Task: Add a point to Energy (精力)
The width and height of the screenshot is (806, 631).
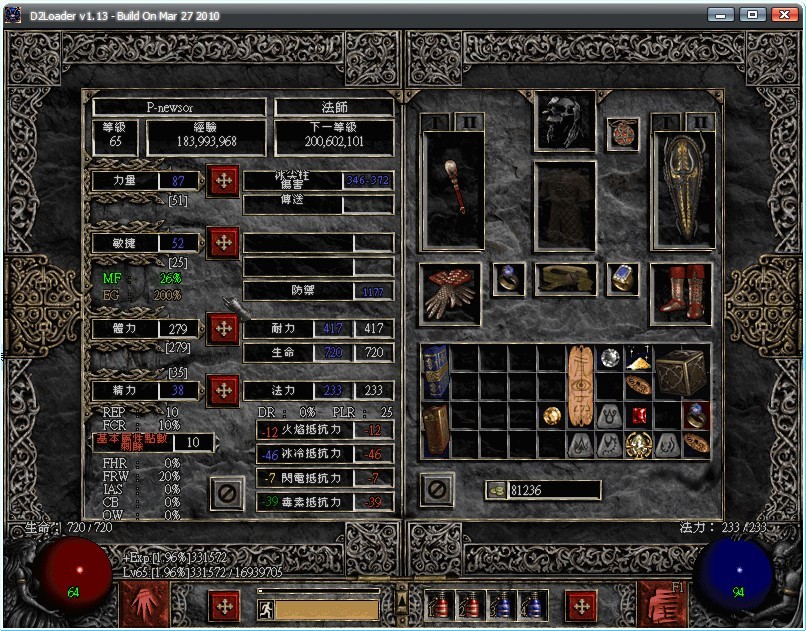Action: click(223, 390)
